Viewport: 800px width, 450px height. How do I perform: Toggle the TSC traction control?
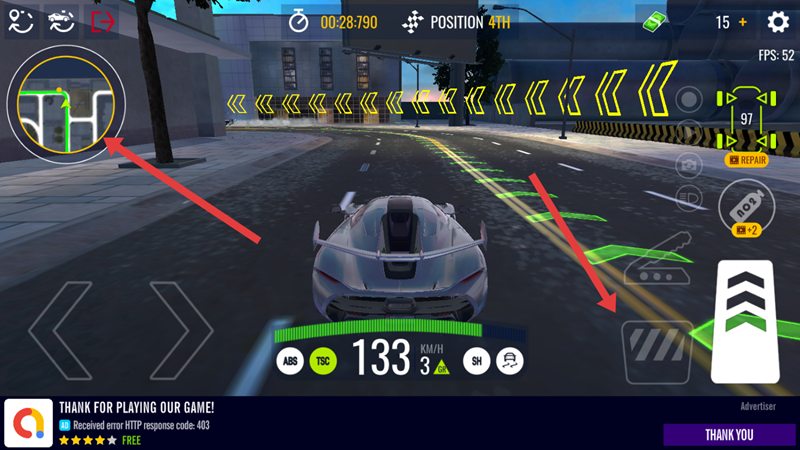[323, 361]
